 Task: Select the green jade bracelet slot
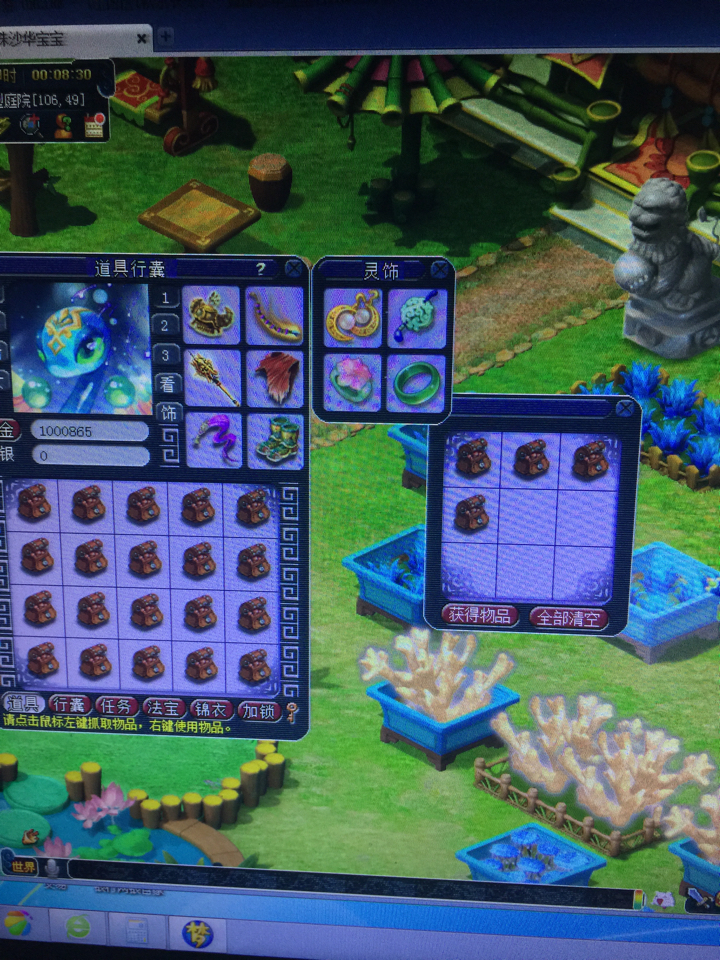pos(415,382)
